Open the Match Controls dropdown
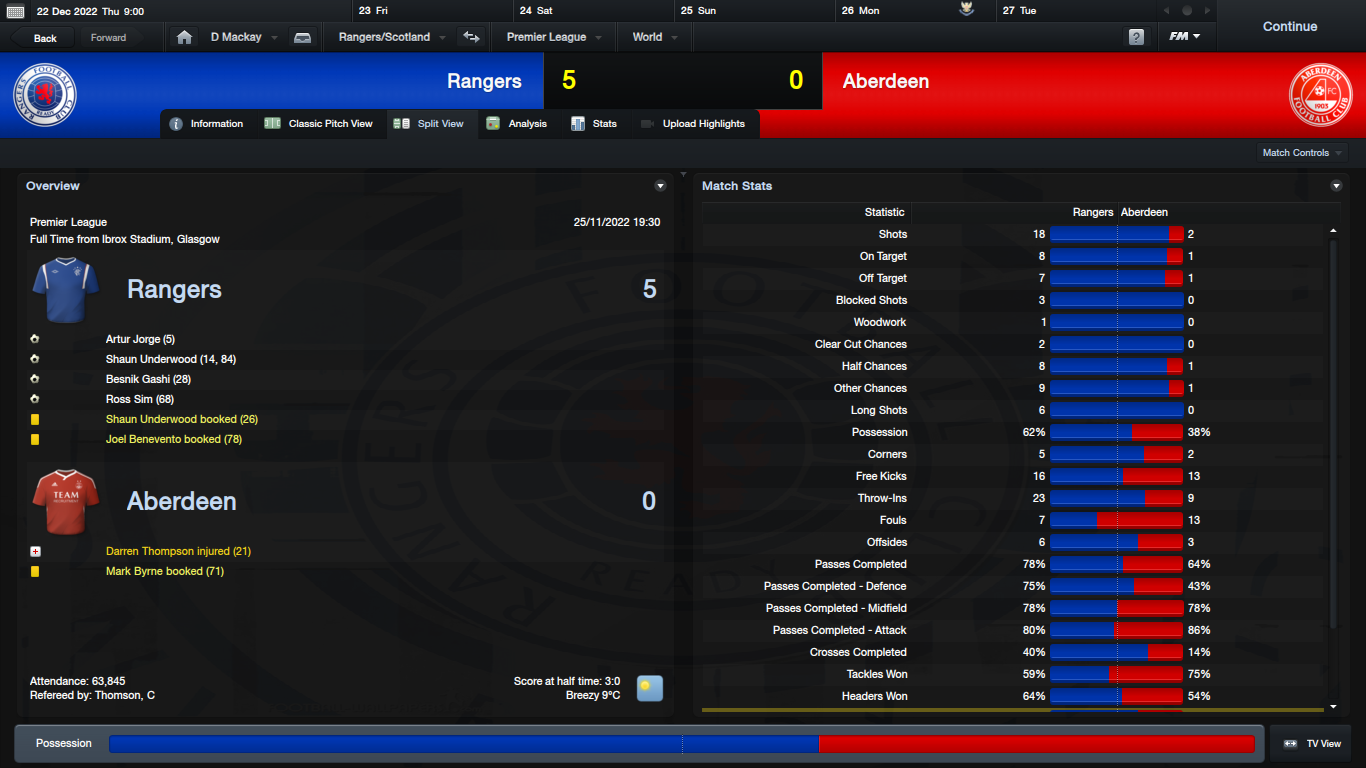This screenshot has width=1366, height=768. [1302, 153]
